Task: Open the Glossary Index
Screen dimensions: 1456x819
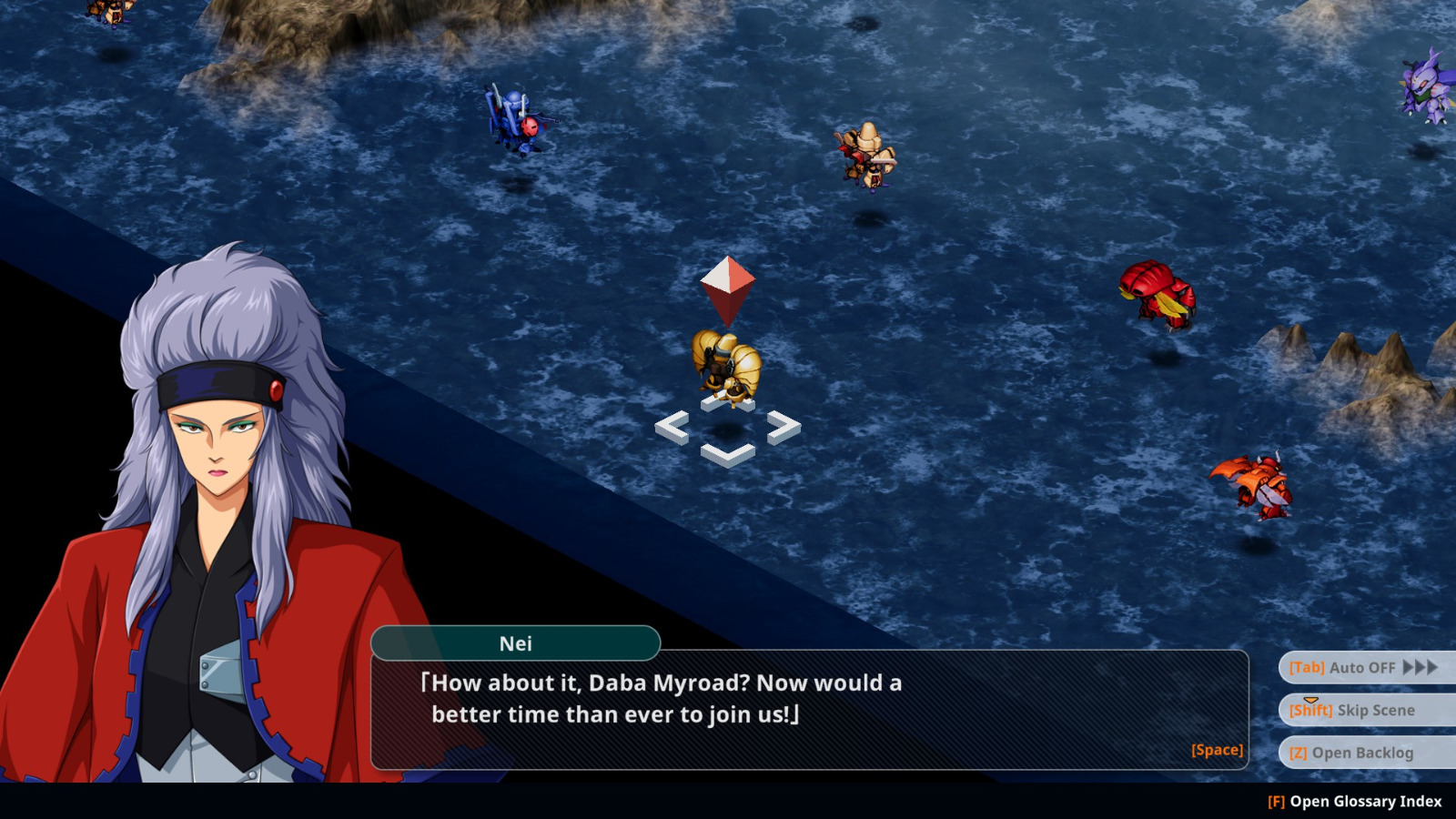Action: (1355, 802)
